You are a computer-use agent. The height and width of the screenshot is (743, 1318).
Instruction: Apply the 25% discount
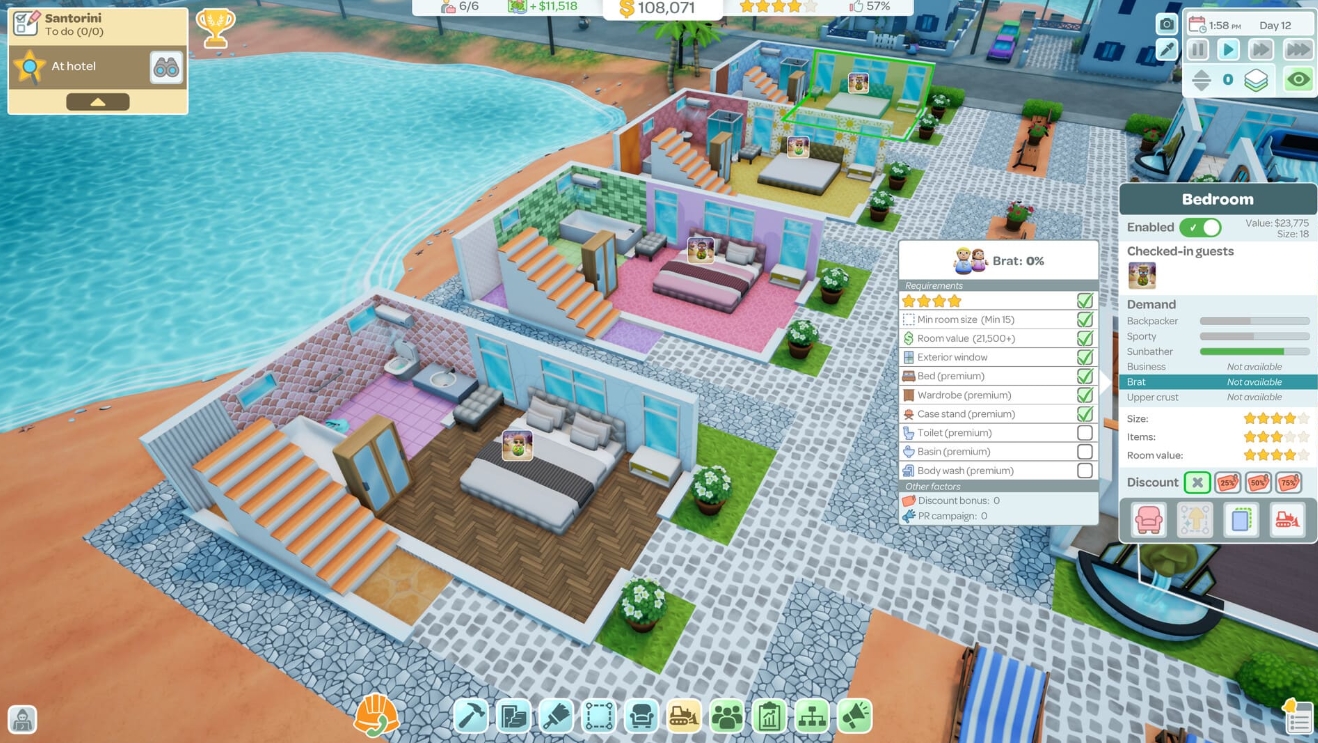(x=1227, y=482)
